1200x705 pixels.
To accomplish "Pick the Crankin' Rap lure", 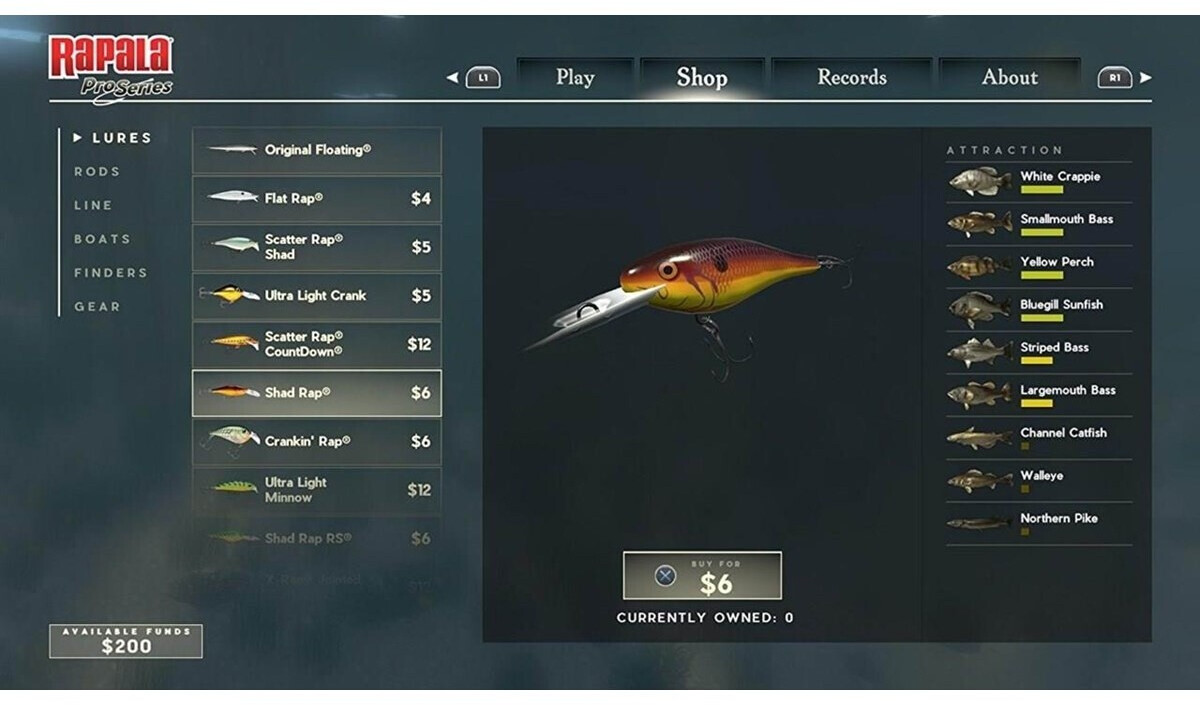I will point(316,441).
